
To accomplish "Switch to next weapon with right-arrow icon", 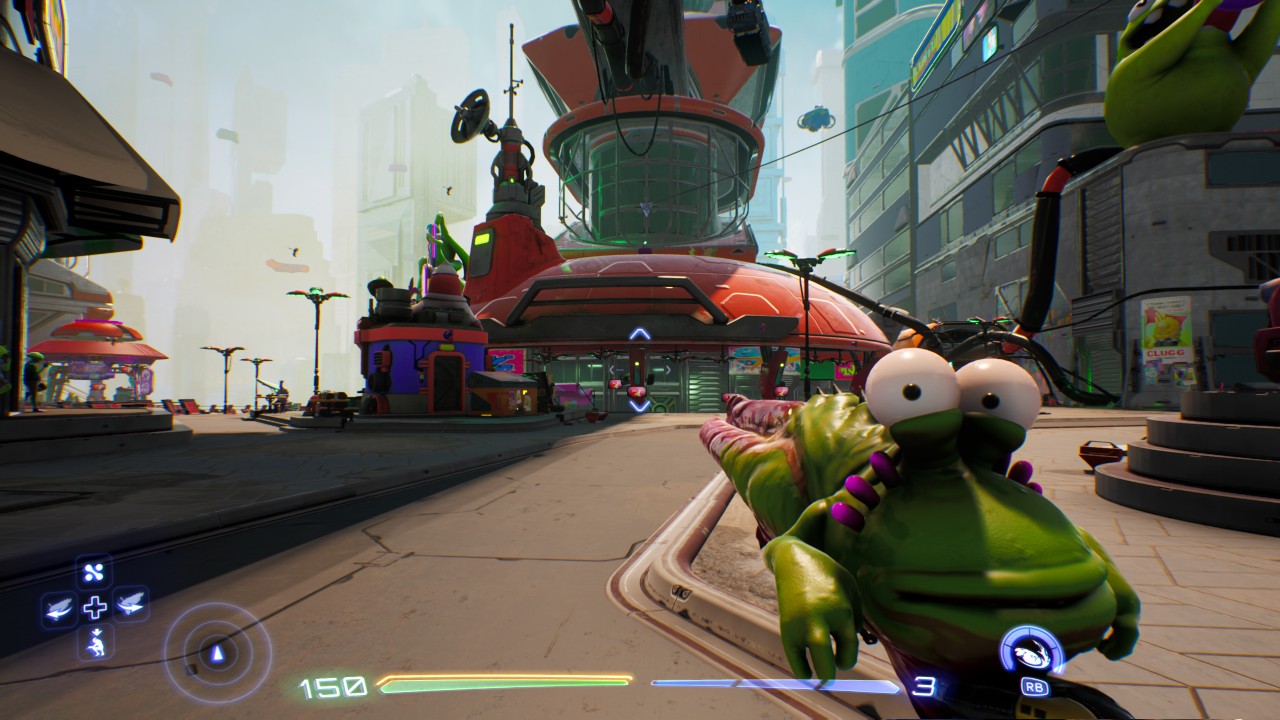I will click(x=131, y=605).
